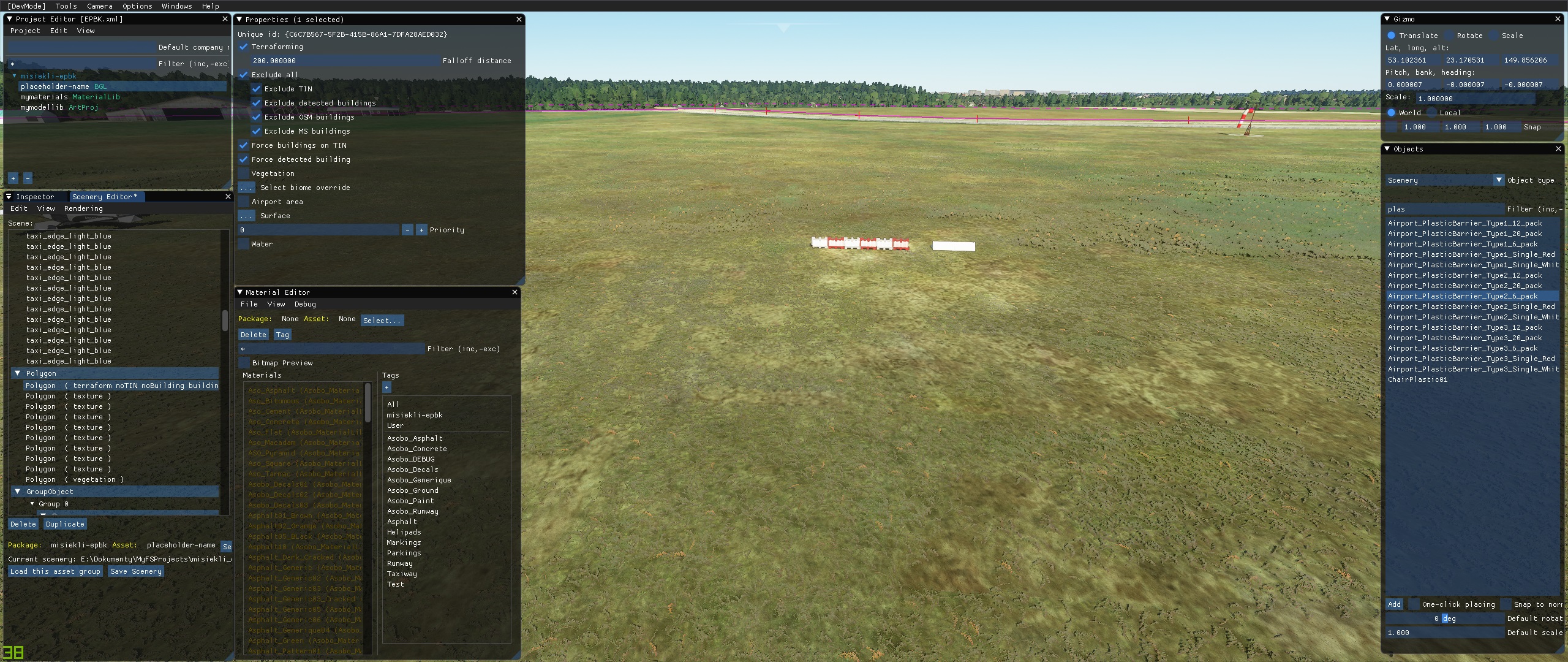
Task: Switch to the Inspector tab
Action: (x=35, y=197)
